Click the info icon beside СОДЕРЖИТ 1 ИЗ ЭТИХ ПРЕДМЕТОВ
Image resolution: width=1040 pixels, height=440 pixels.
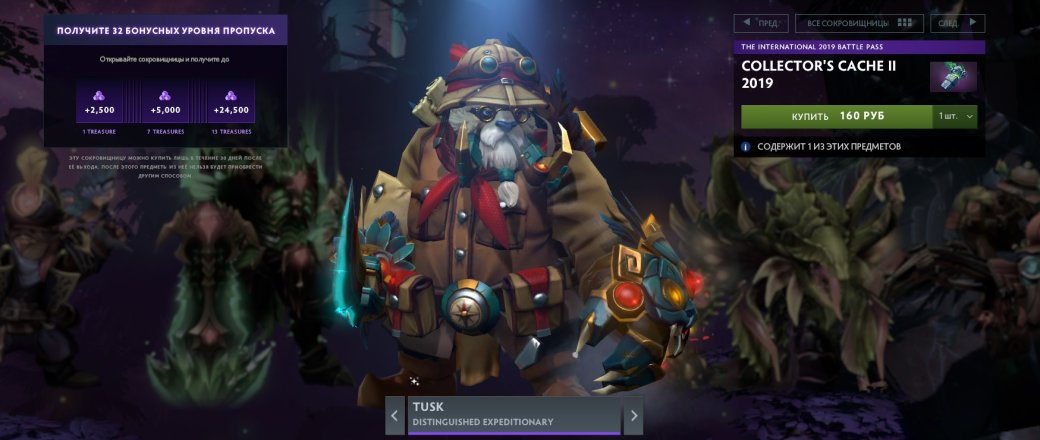click(x=746, y=146)
